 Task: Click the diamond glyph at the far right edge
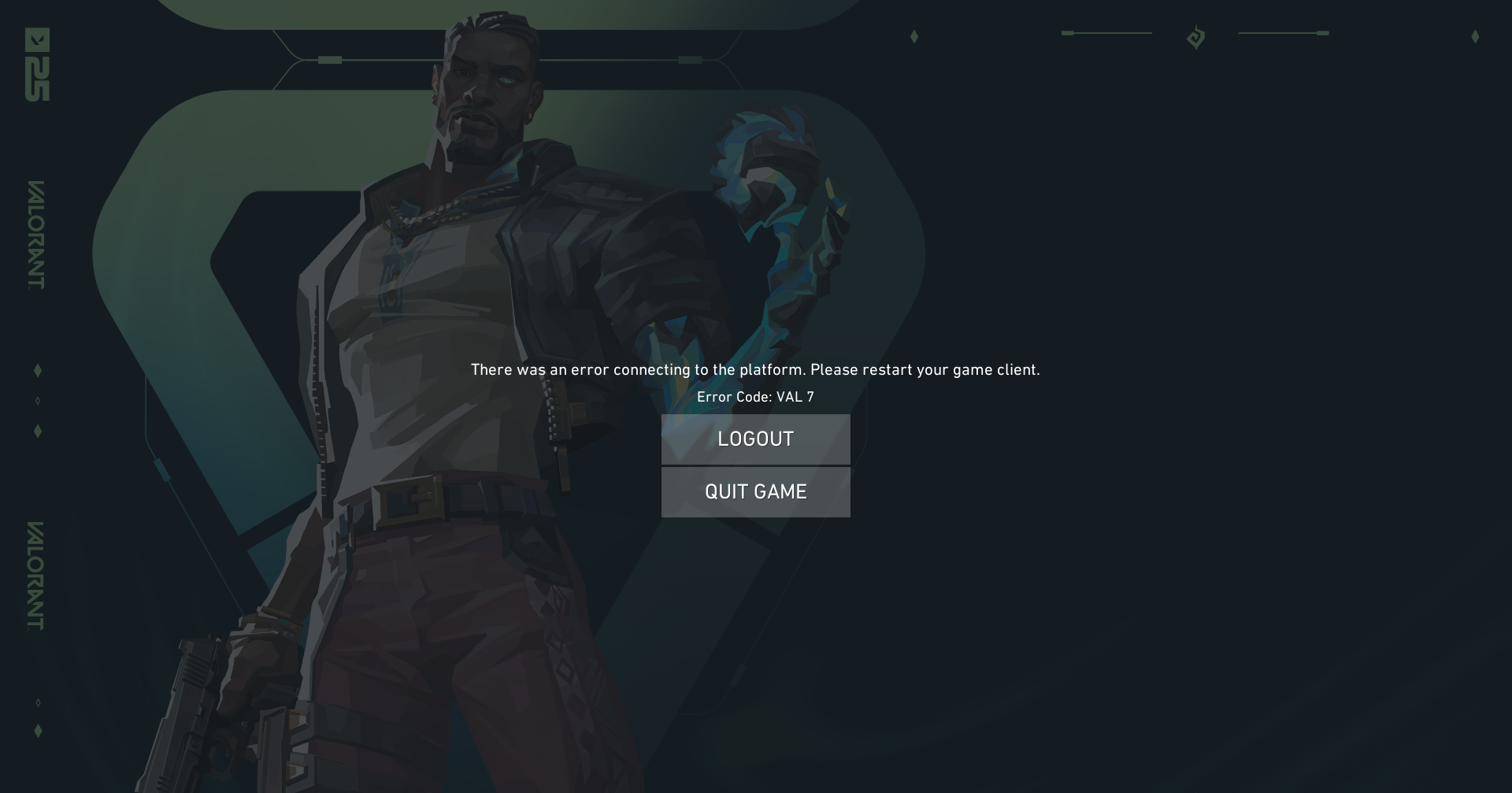pyautogui.click(x=1474, y=35)
